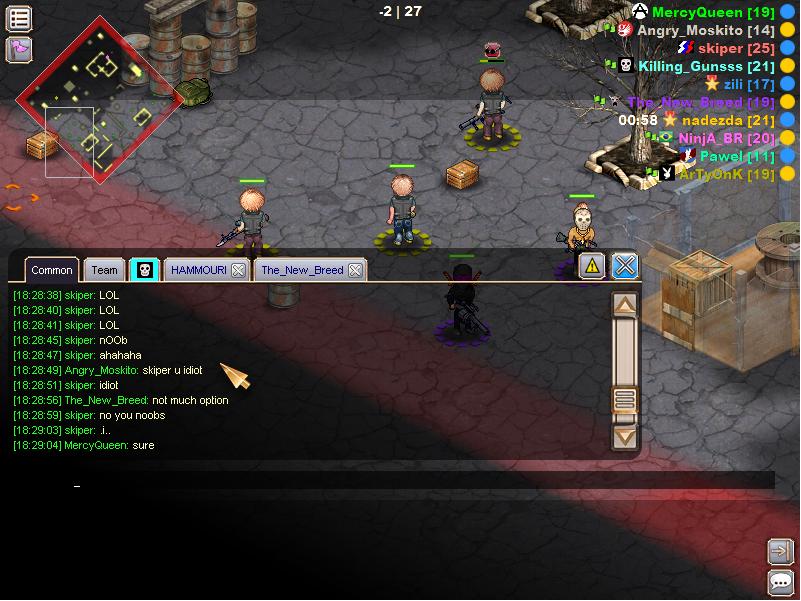Close the chat window
Viewport: 801px width, 601px height.
[x=625, y=265]
